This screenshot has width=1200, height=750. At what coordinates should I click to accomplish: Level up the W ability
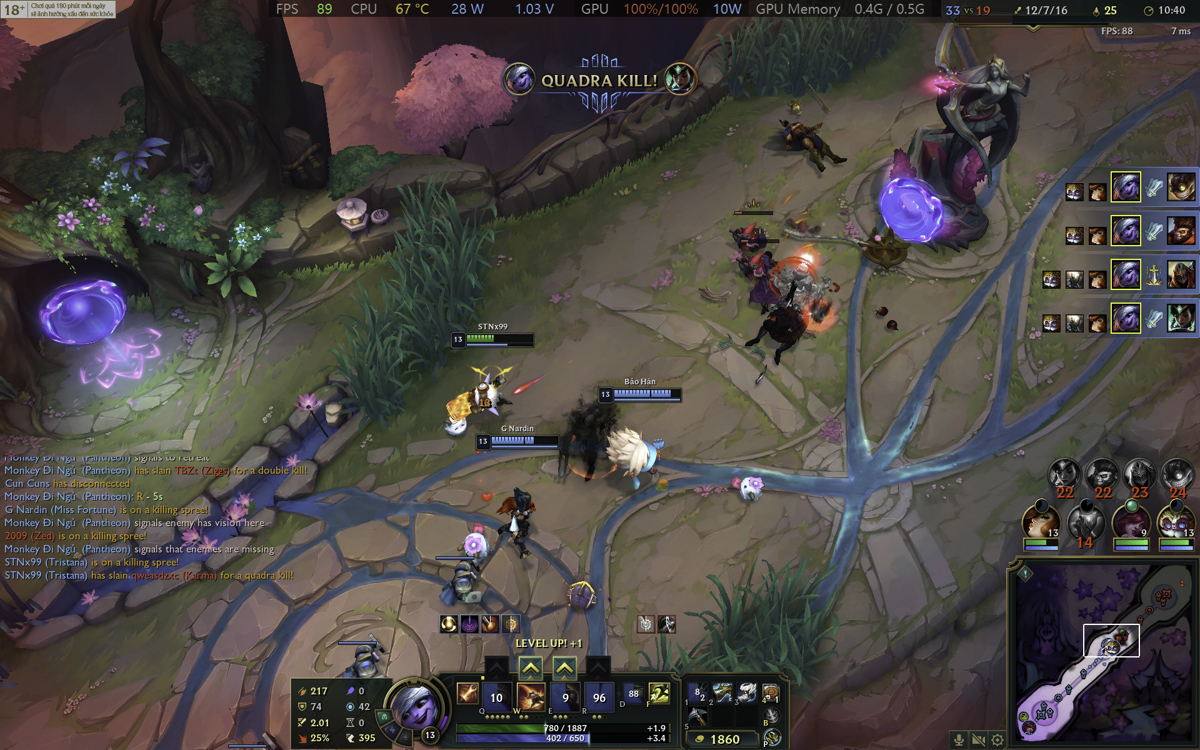click(x=530, y=668)
